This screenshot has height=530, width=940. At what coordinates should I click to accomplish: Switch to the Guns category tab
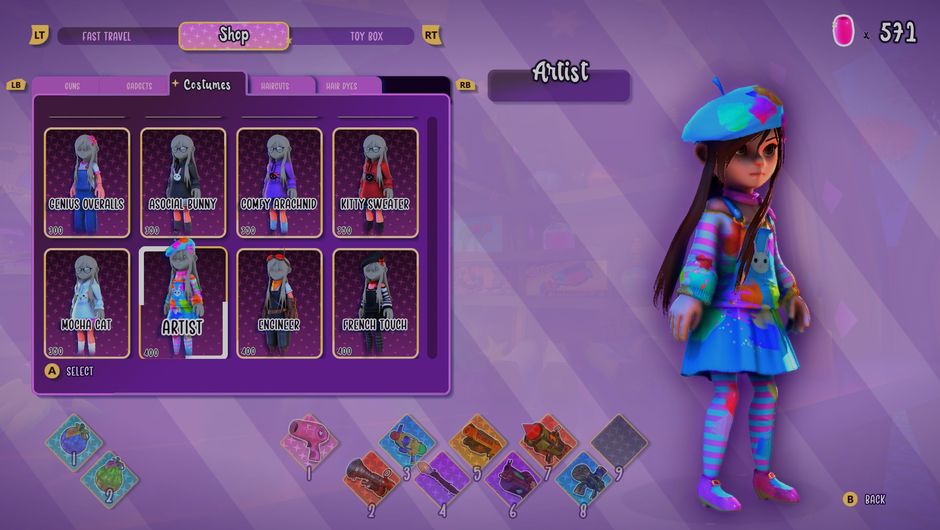pyautogui.click(x=72, y=87)
